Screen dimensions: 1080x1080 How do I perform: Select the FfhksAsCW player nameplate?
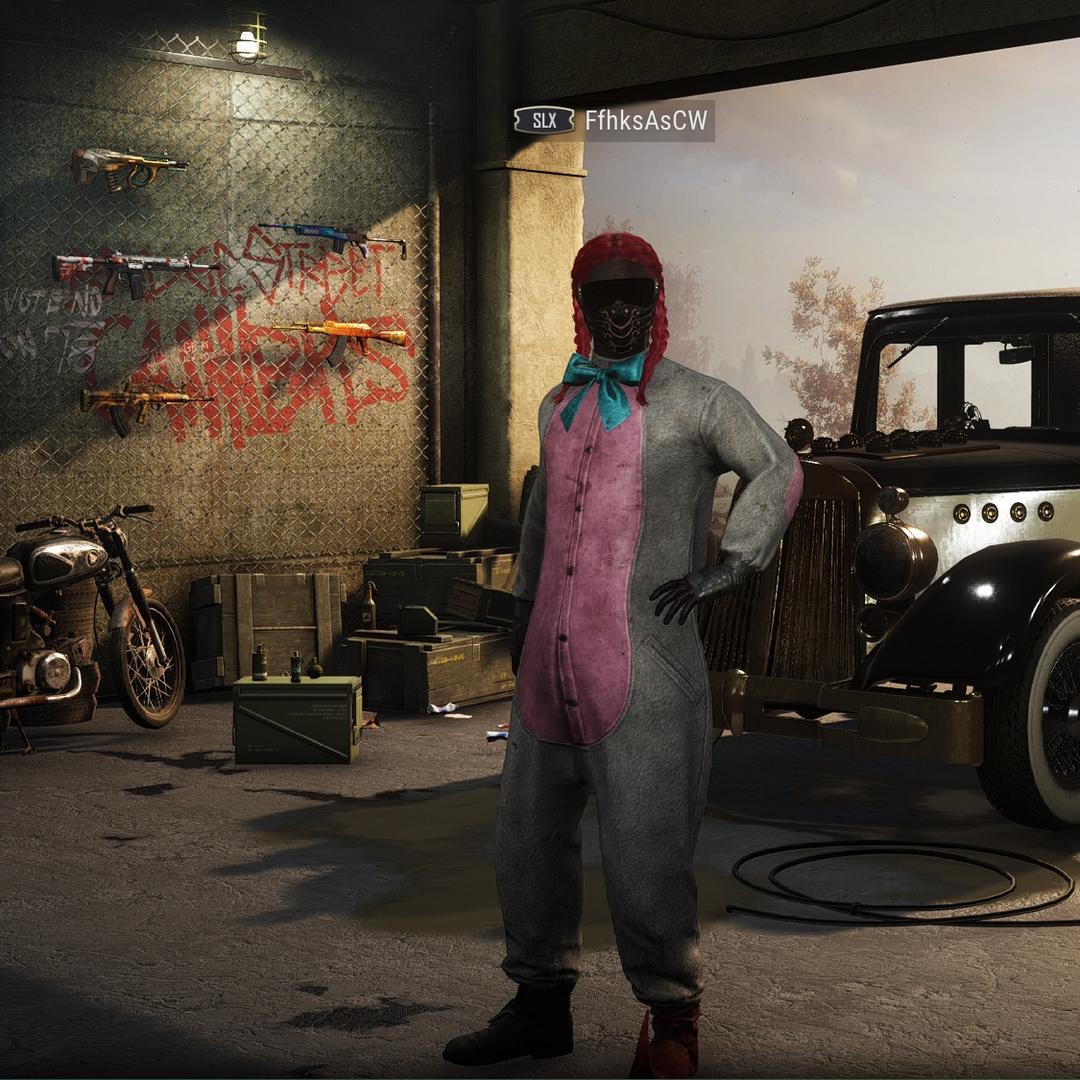646,121
